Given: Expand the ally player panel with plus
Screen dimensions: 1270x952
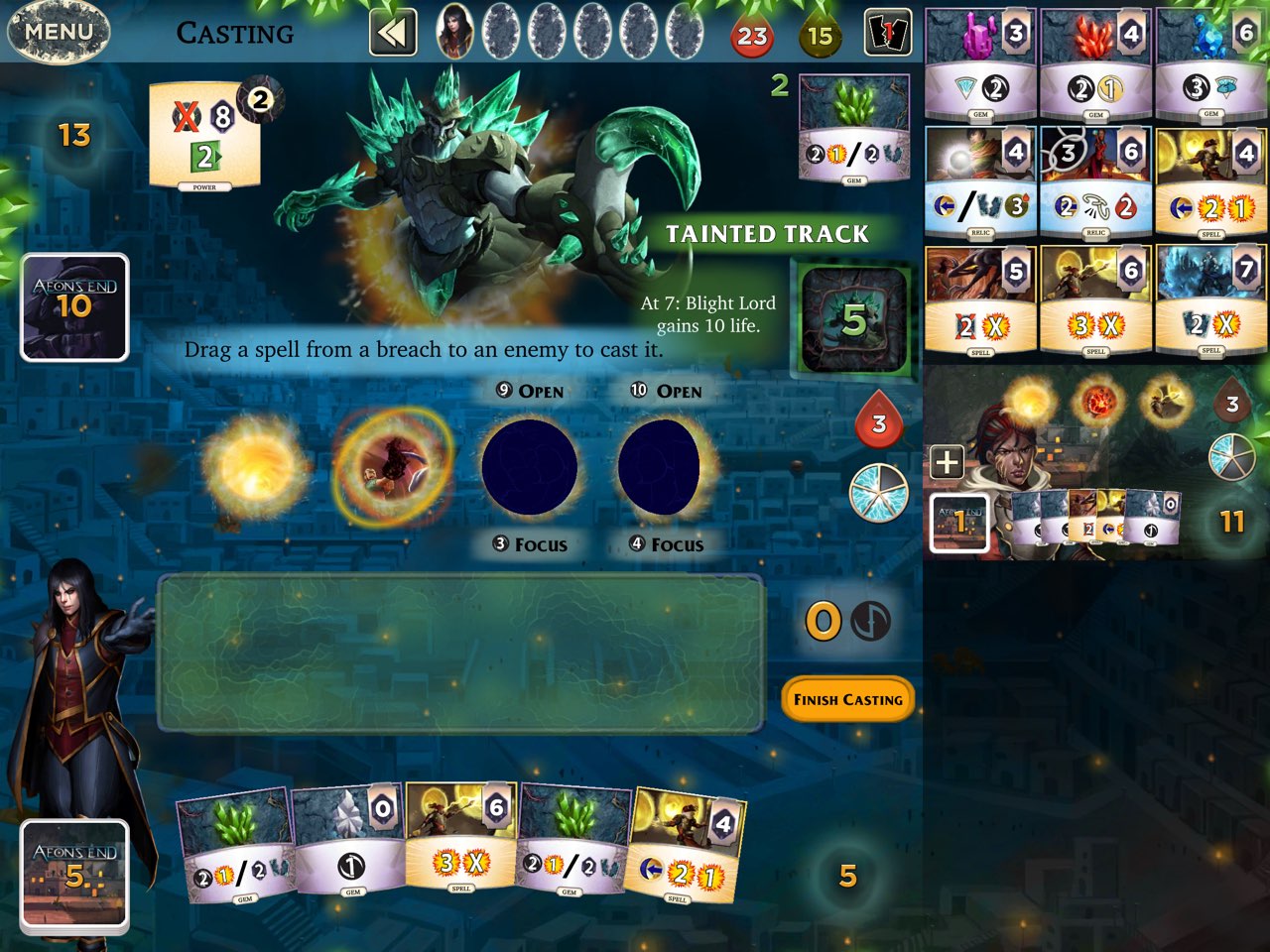Looking at the screenshot, I should 947,462.
